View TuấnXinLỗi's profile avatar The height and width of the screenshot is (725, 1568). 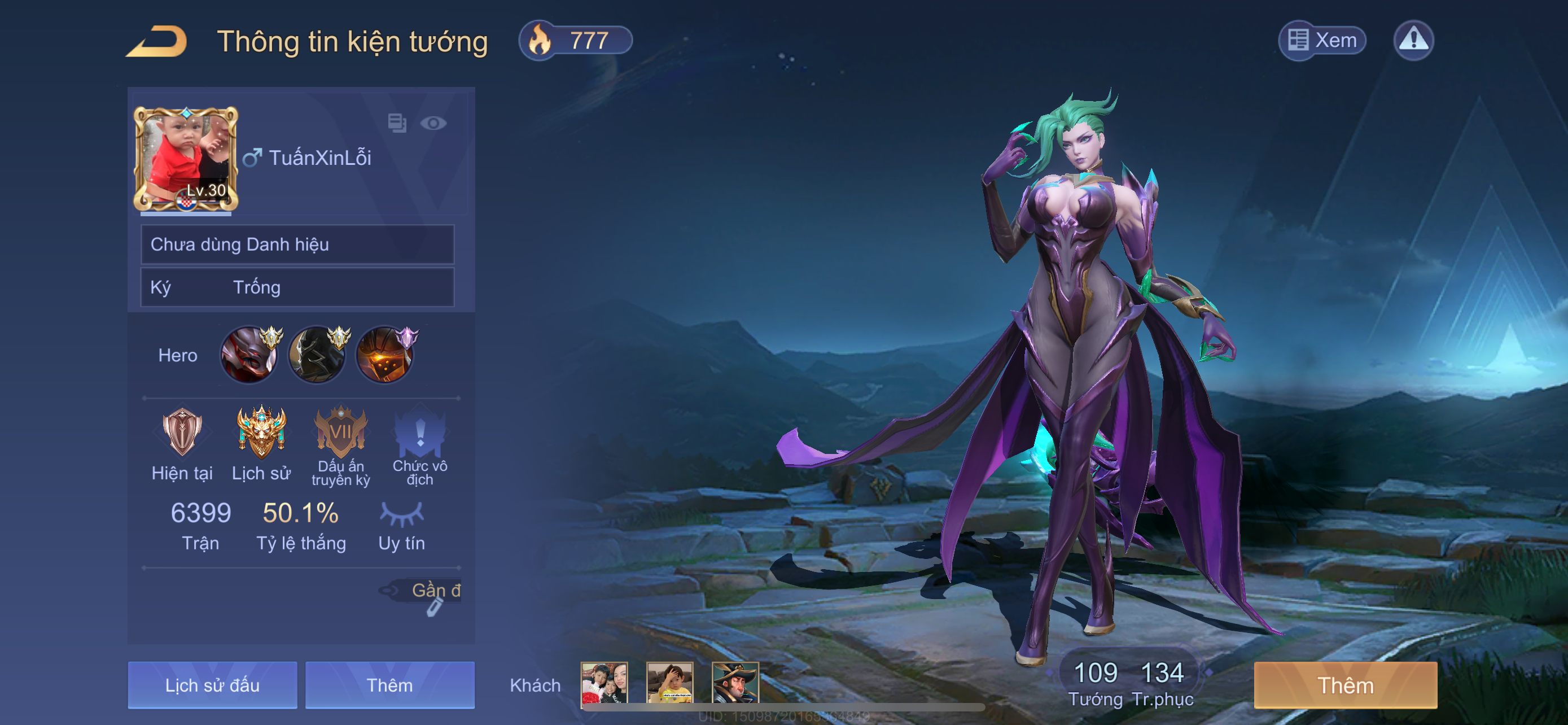186,159
